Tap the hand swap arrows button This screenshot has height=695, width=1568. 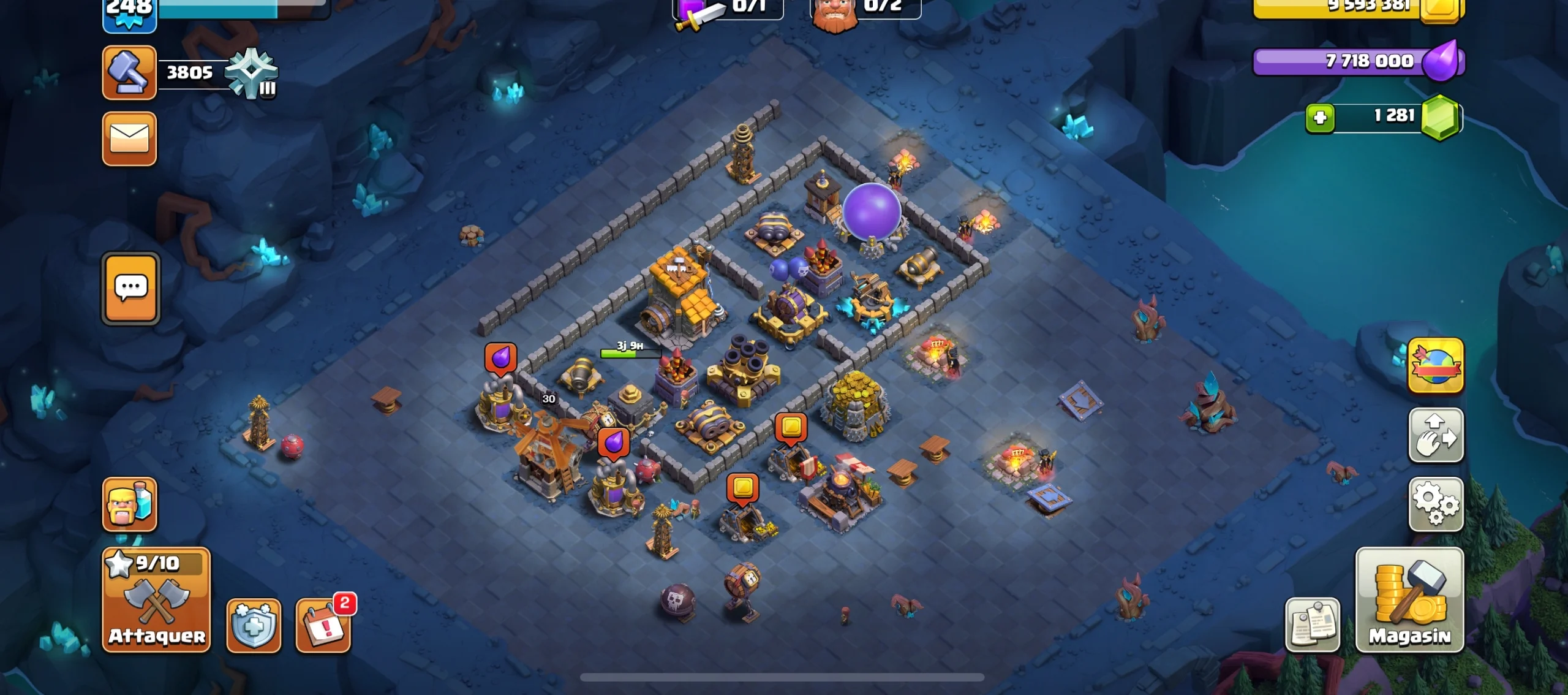[1435, 435]
